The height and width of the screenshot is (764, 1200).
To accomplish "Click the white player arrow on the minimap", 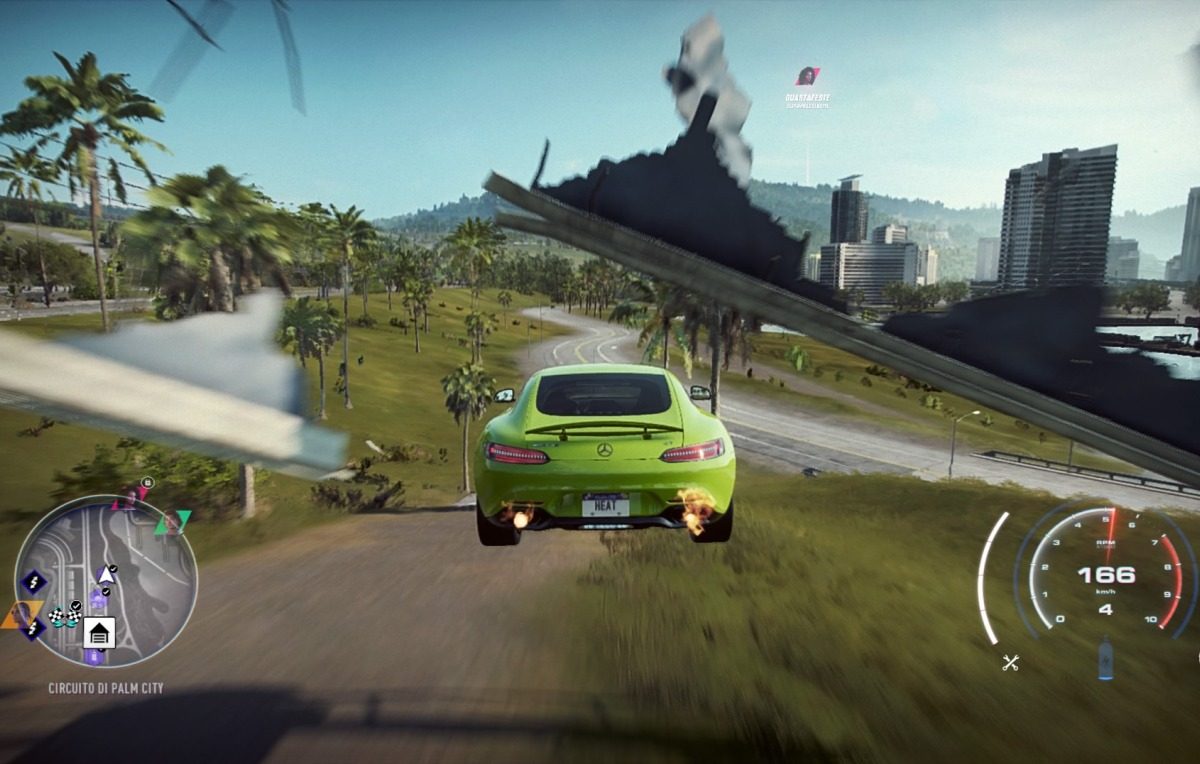I will tap(105, 574).
